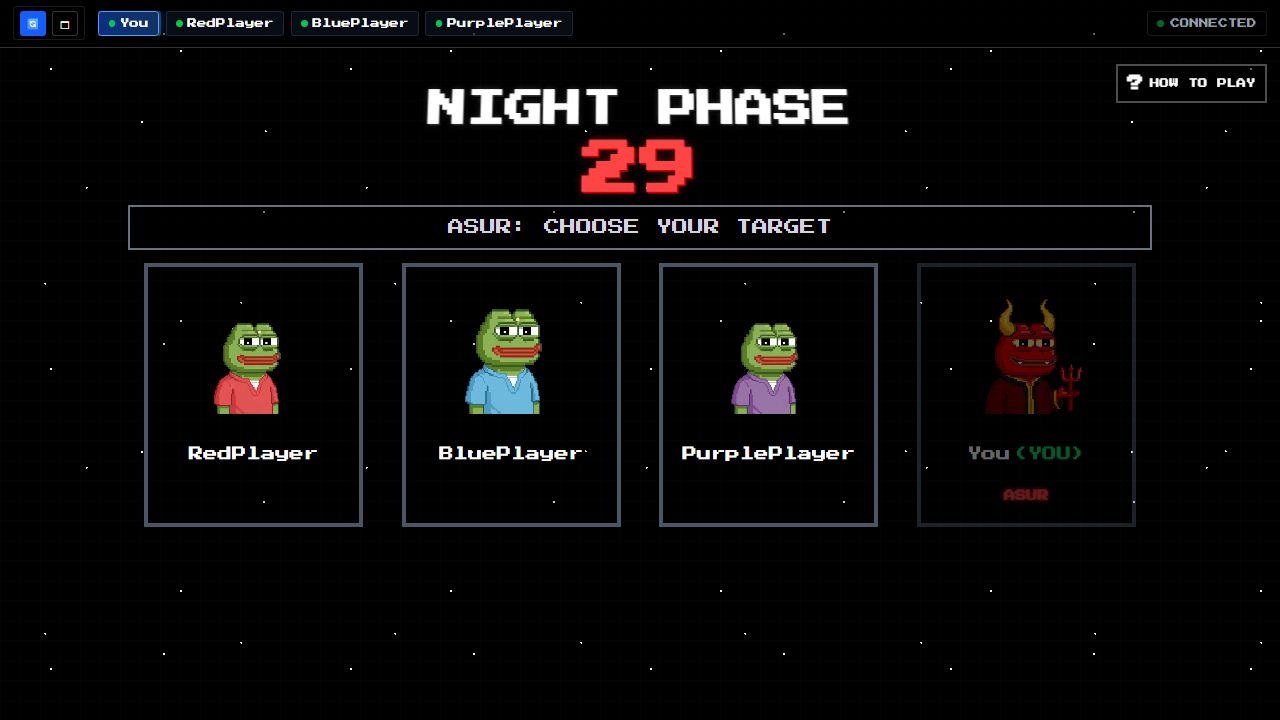The width and height of the screenshot is (1280, 720).
Task: Click the green status dot on CONNECTED
Action: click(x=1162, y=23)
